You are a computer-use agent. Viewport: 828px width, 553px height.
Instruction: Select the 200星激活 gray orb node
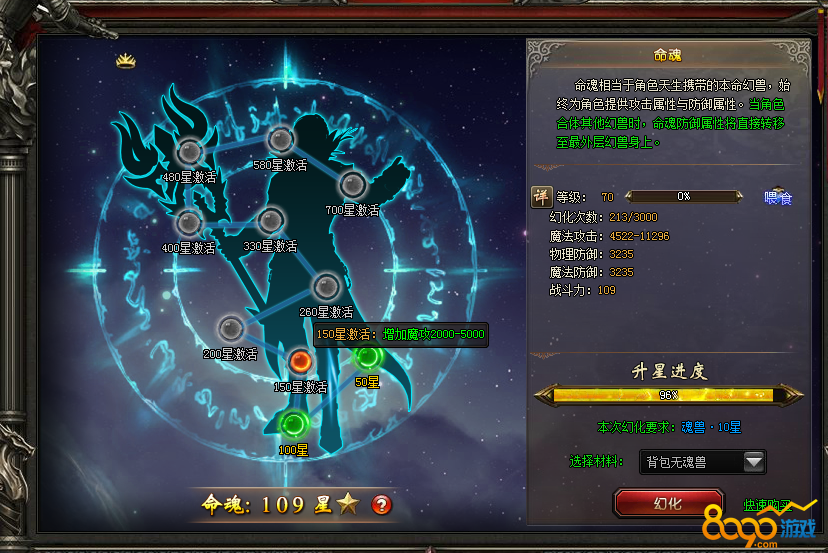click(x=231, y=328)
